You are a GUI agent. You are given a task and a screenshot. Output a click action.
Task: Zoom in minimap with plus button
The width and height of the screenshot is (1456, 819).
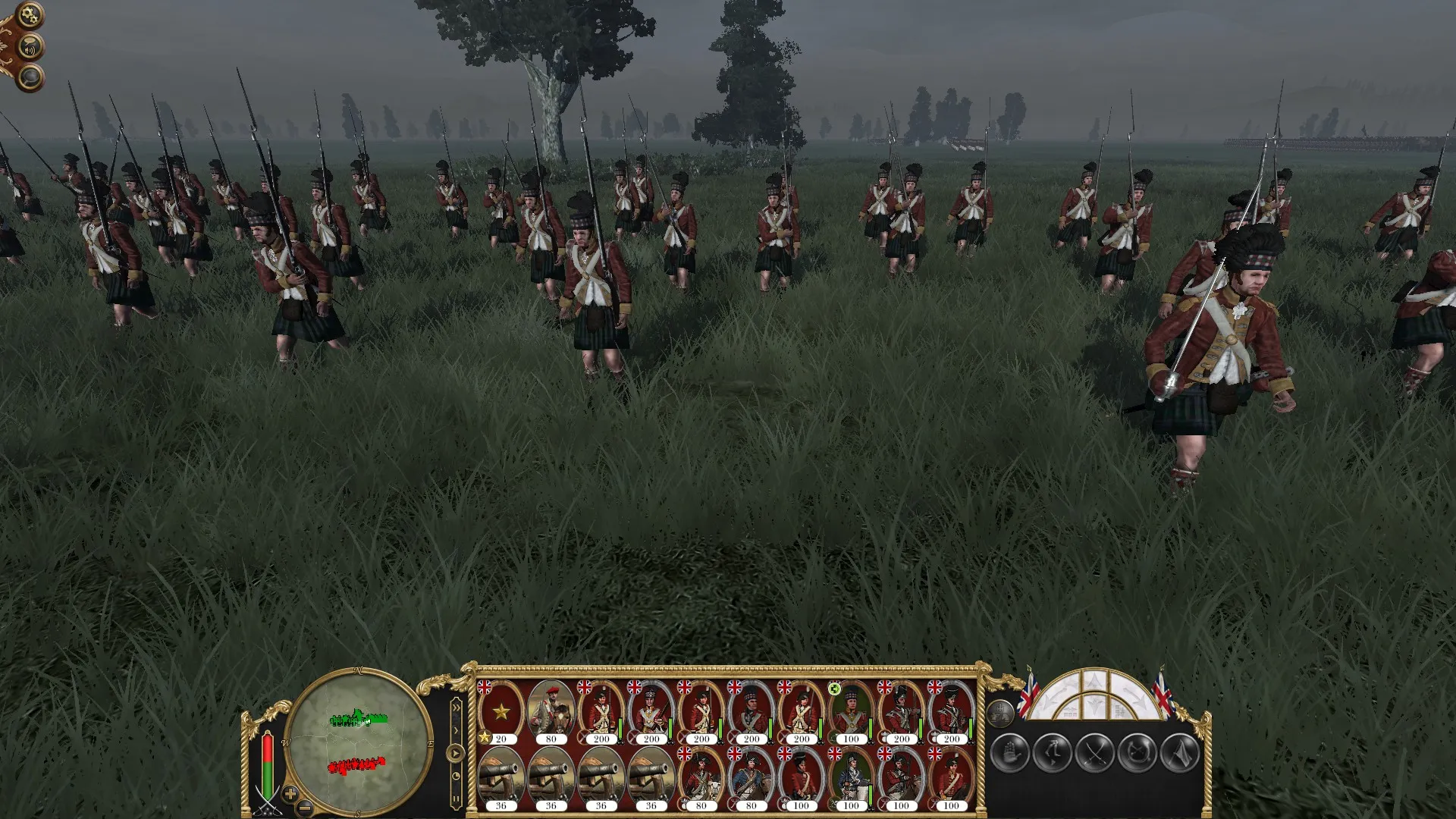click(290, 794)
